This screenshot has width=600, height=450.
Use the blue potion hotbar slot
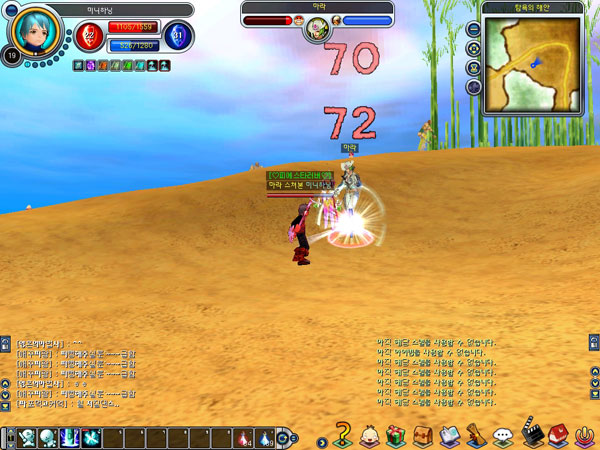264,438
